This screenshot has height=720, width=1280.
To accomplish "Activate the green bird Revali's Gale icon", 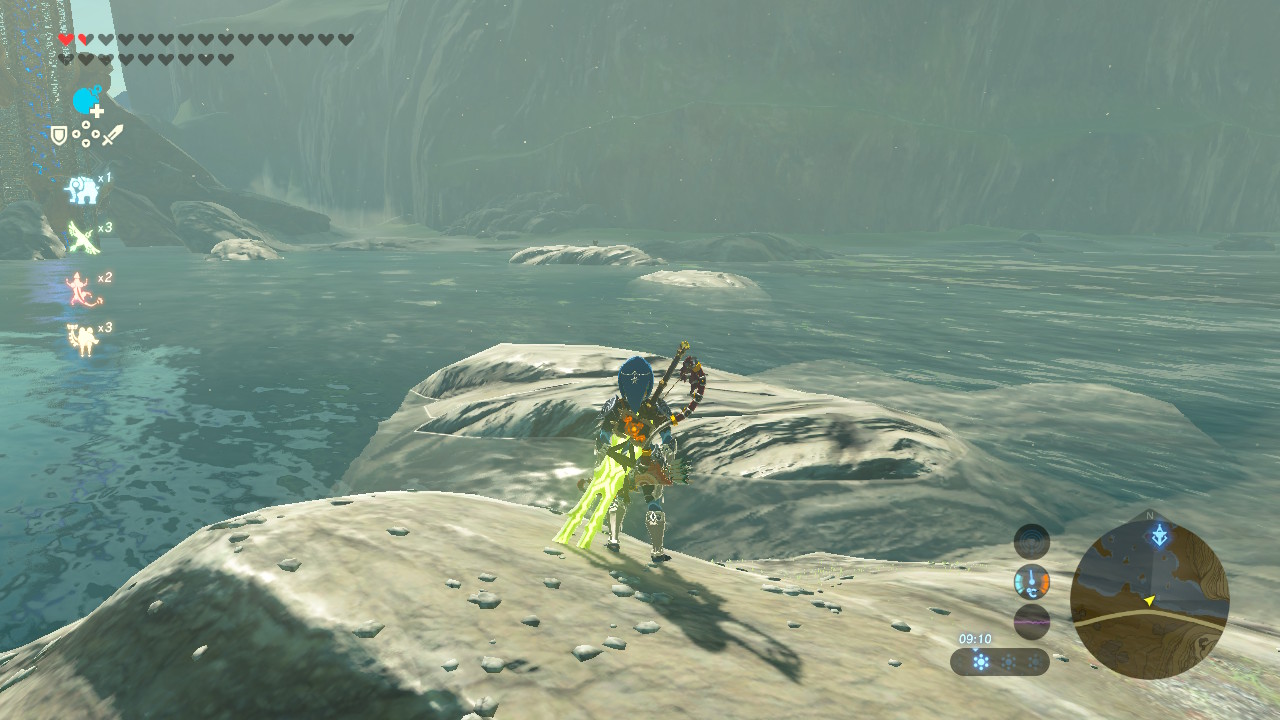I will pyautogui.click(x=81, y=238).
